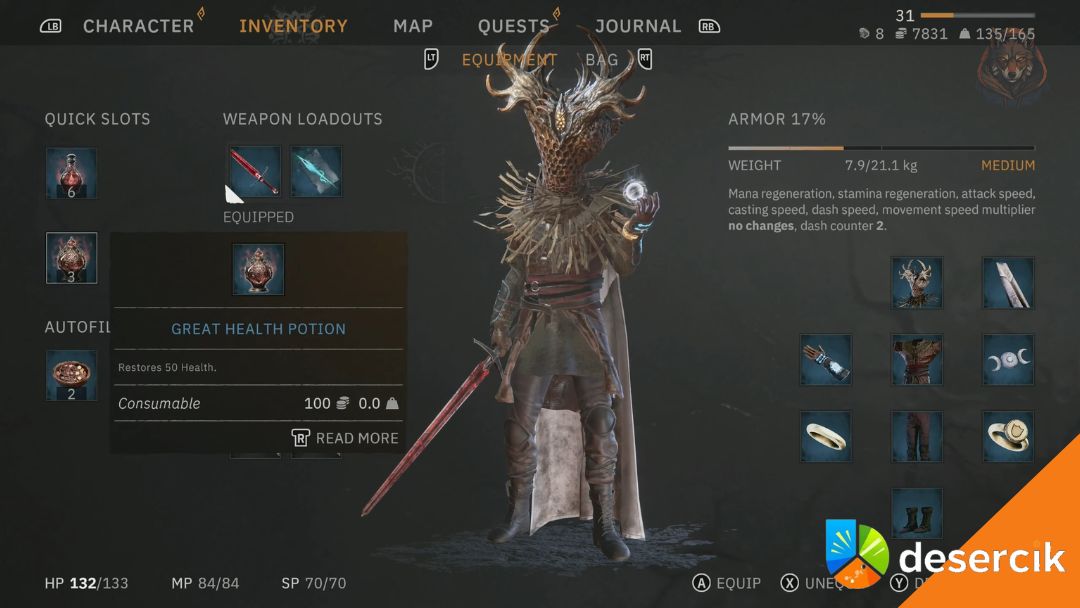Select the boots equipment slot
This screenshot has height=608, width=1080.
tap(917, 513)
